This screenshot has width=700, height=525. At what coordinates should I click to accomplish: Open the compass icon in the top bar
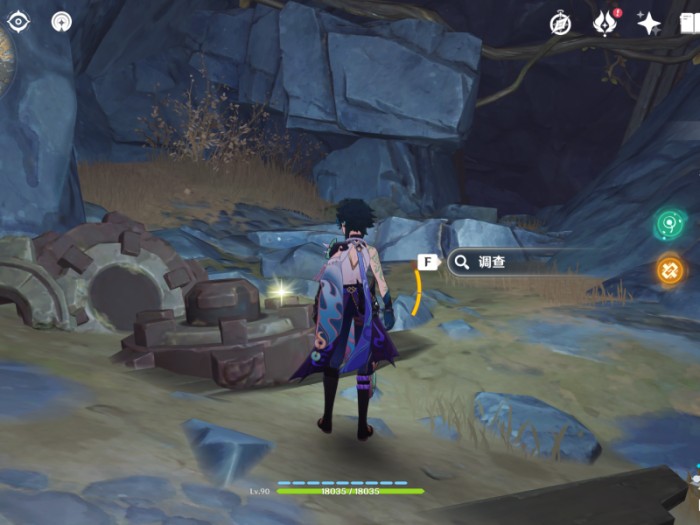tap(560, 23)
